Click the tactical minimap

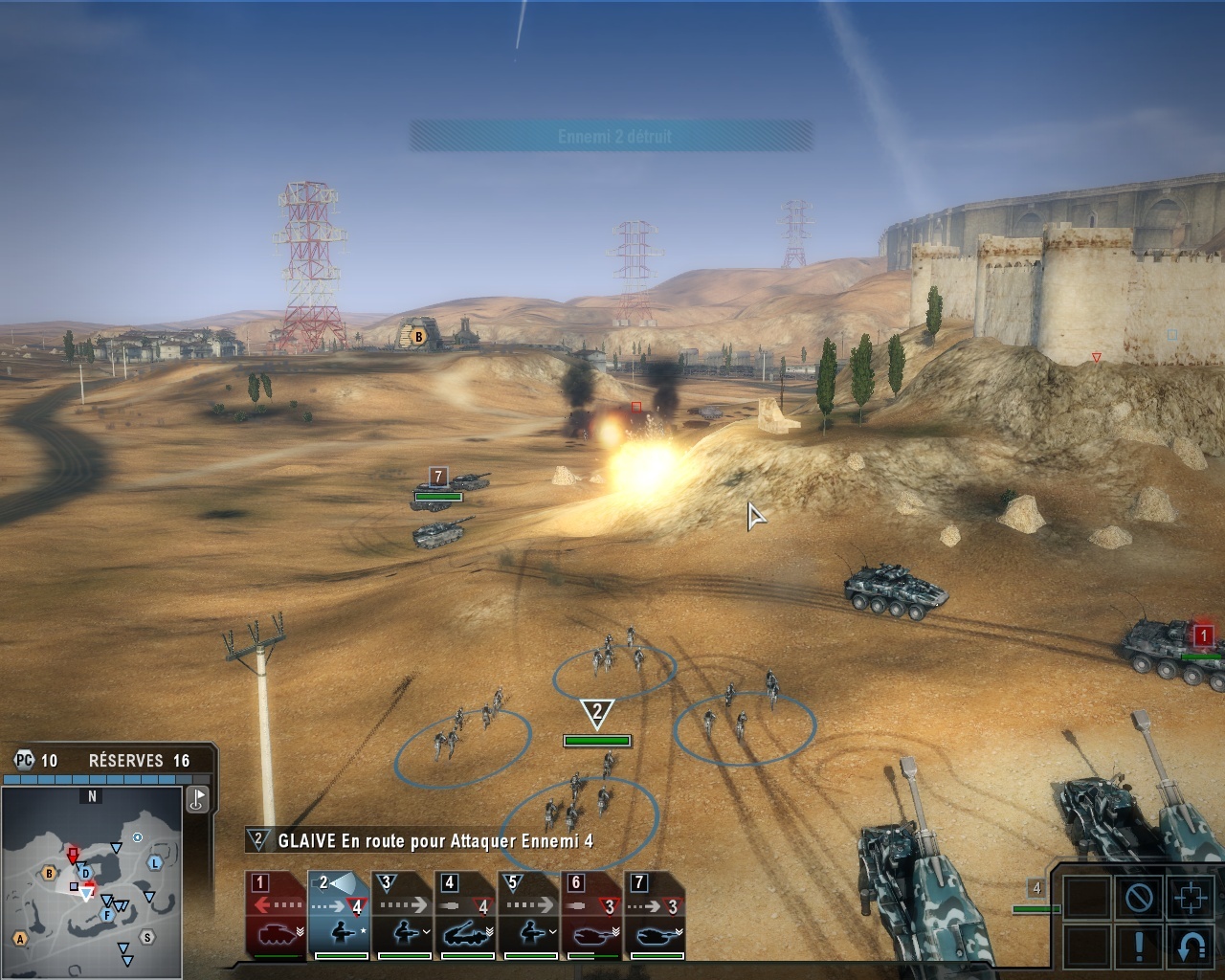[x=92, y=885]
